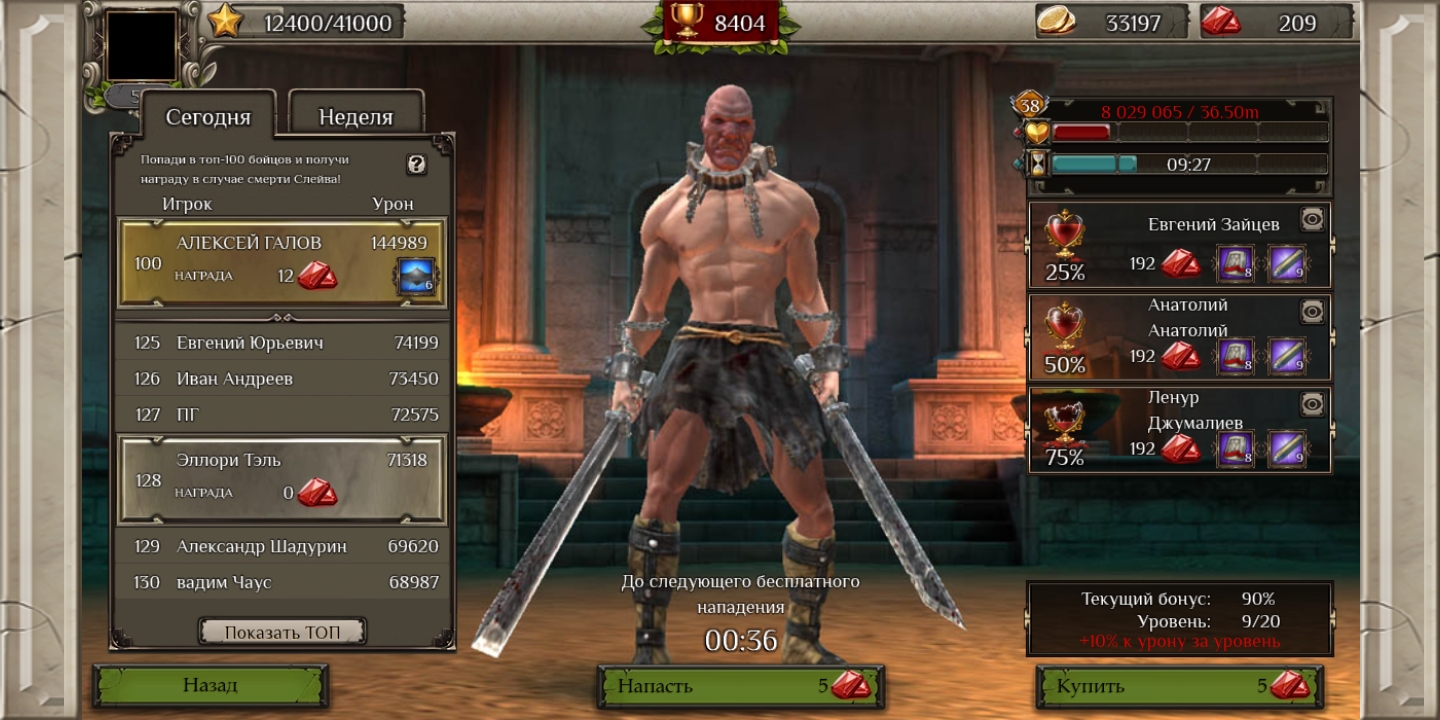The image size is (1440, 720).
Task: Open the player avatar portrait
Action: [141, 45]
